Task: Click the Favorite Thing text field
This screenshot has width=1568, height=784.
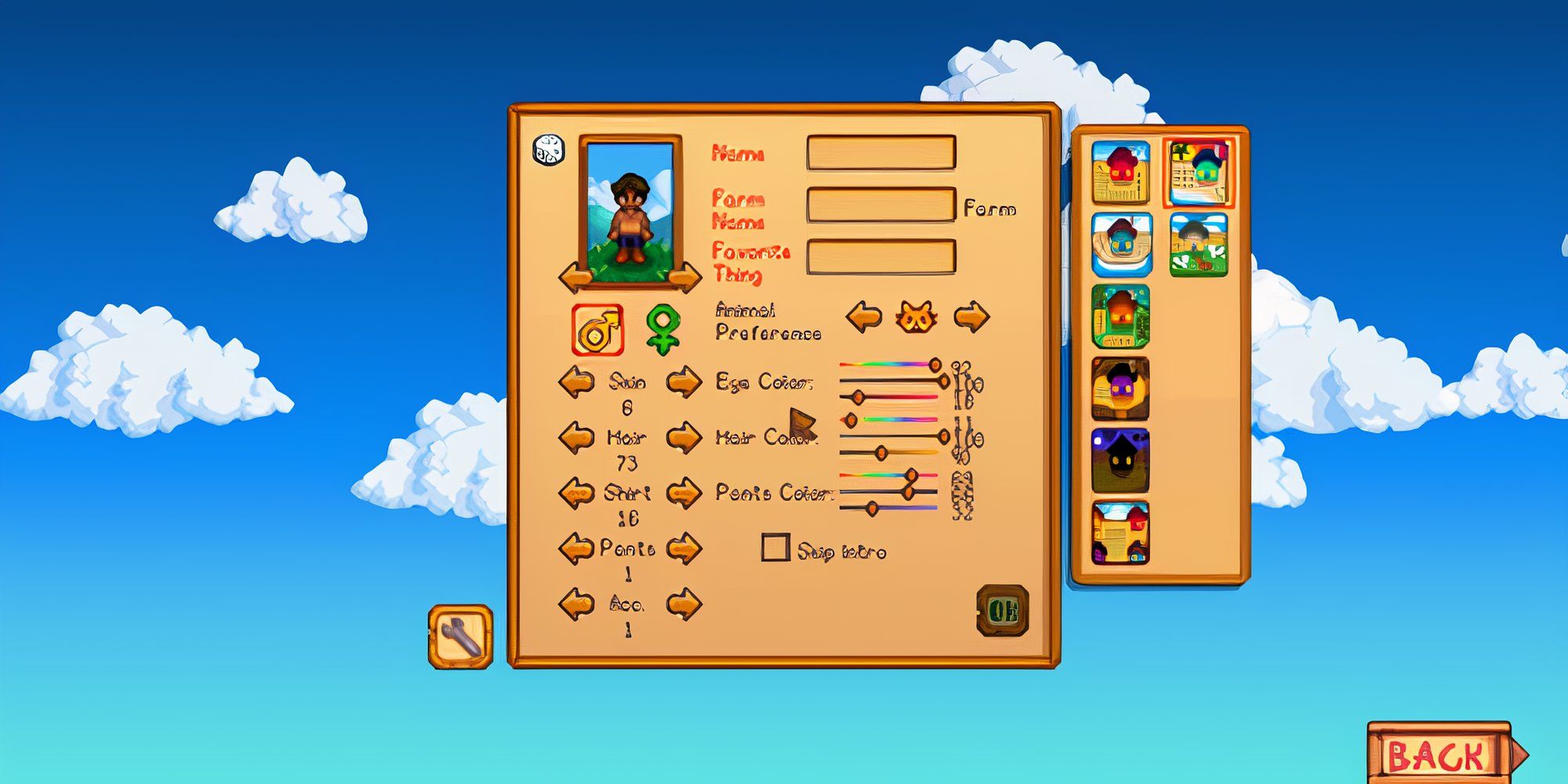Action: [880, 257]
